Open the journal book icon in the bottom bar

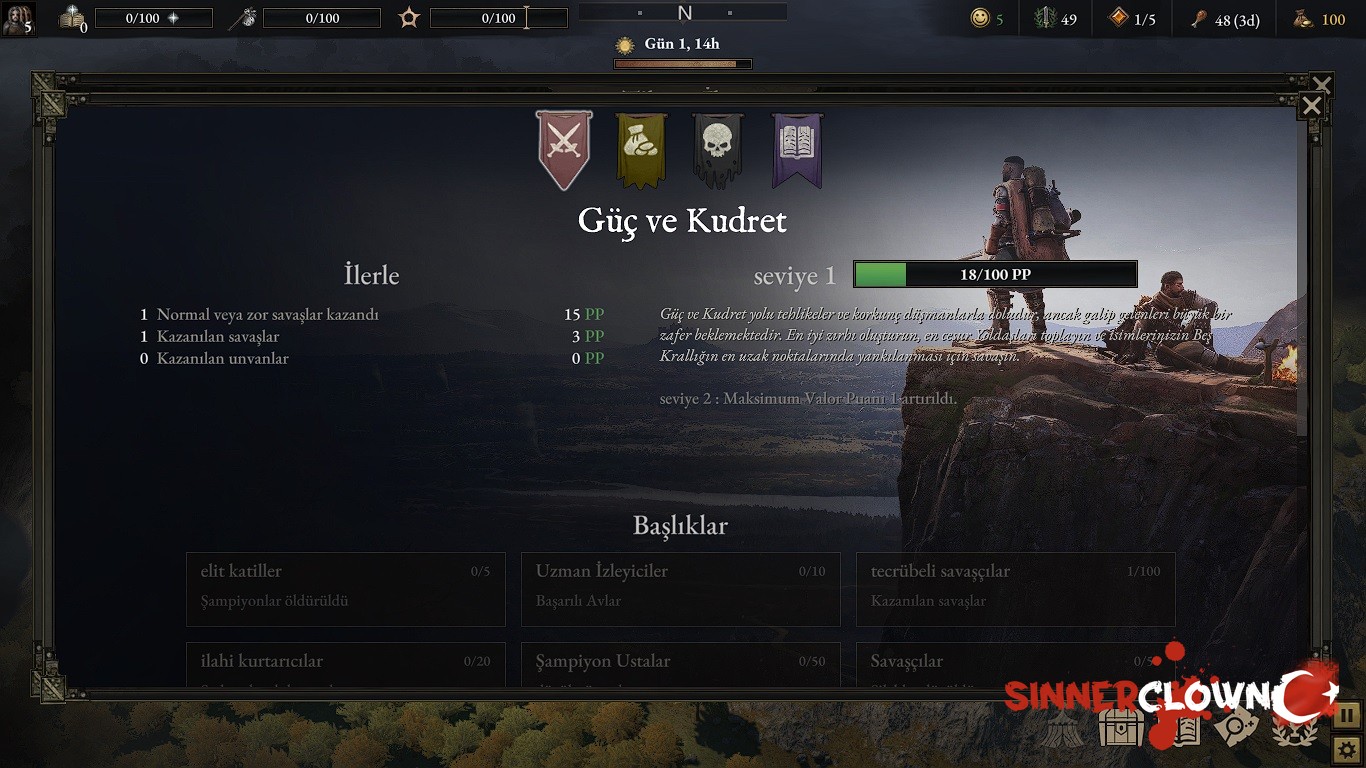click(x=1180, y=728)
